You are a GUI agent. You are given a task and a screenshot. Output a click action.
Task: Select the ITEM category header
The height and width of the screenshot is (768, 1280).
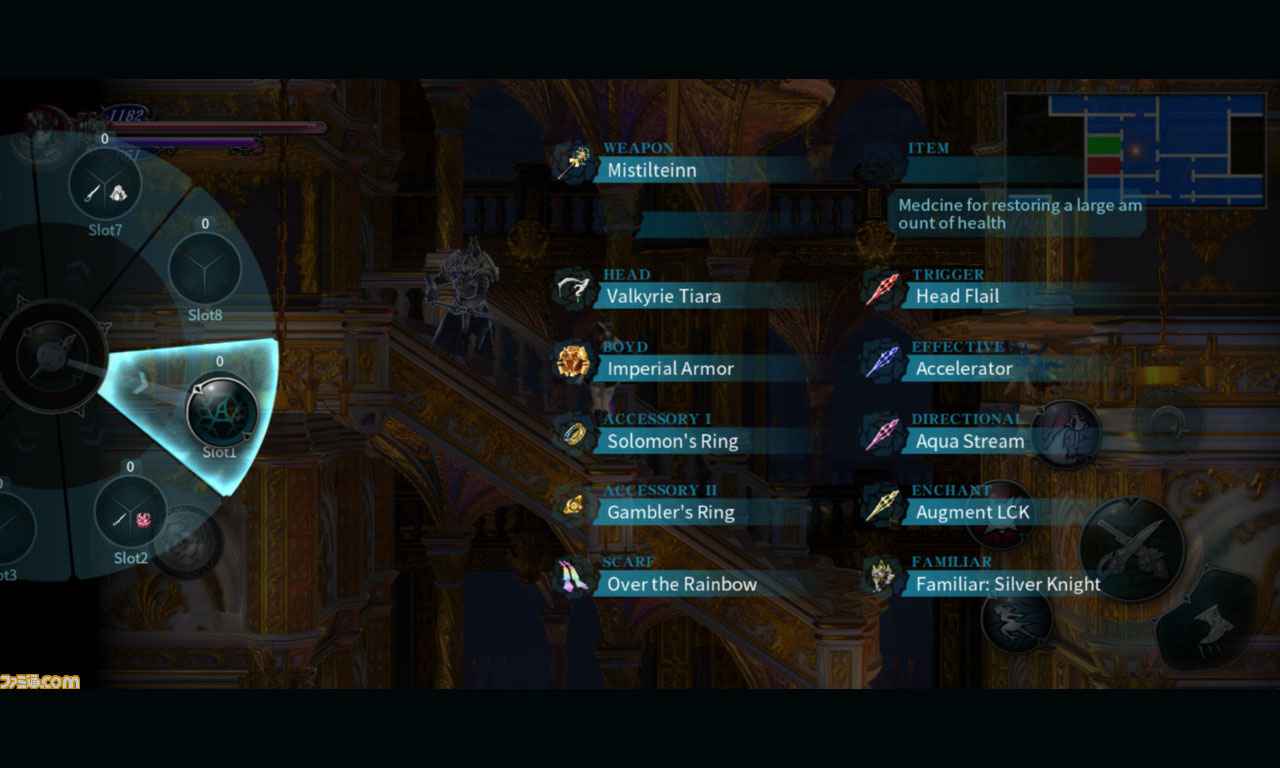928,147
